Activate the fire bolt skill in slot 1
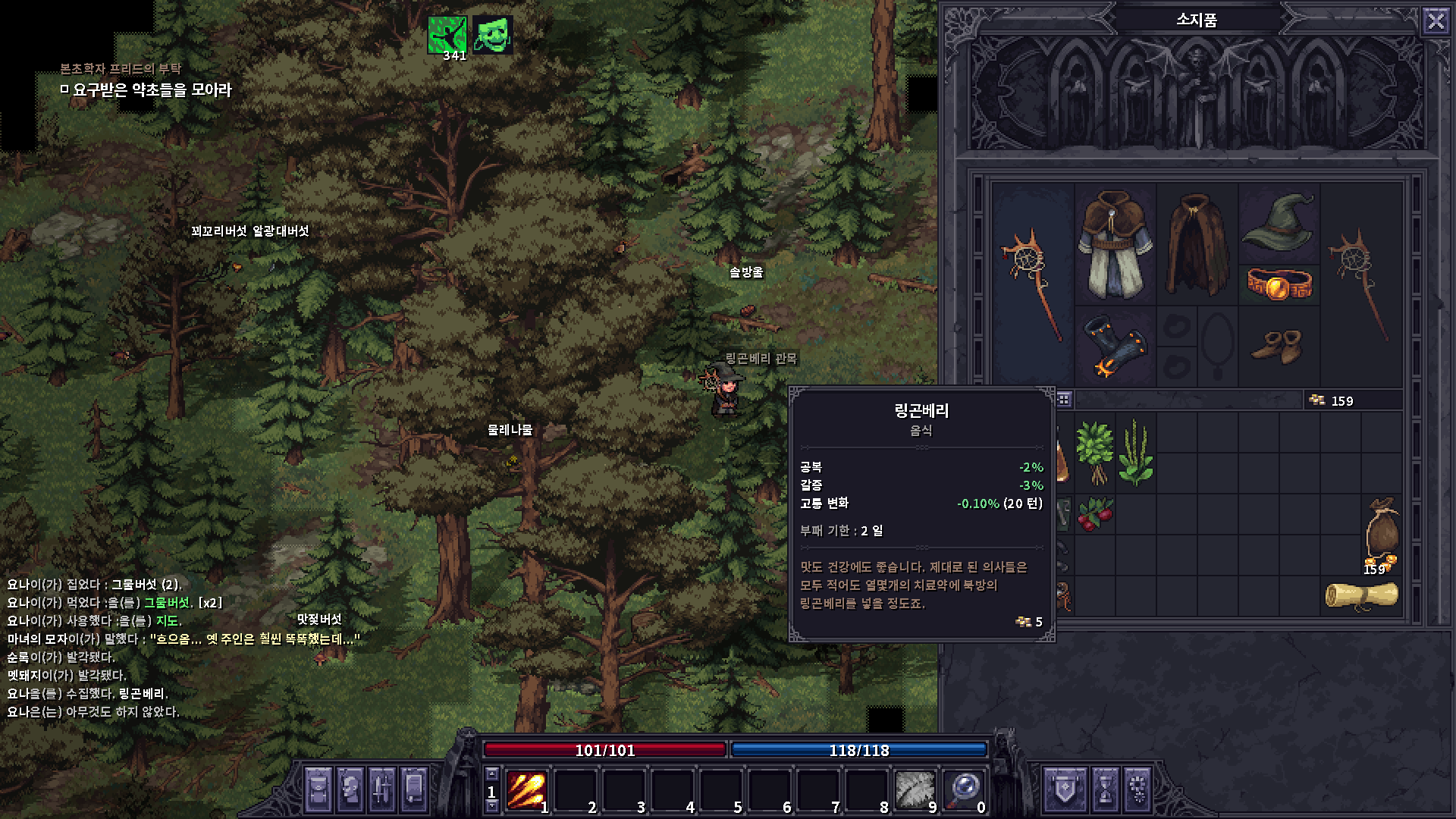The image size is (1456, 819). [x=526, y=789]
